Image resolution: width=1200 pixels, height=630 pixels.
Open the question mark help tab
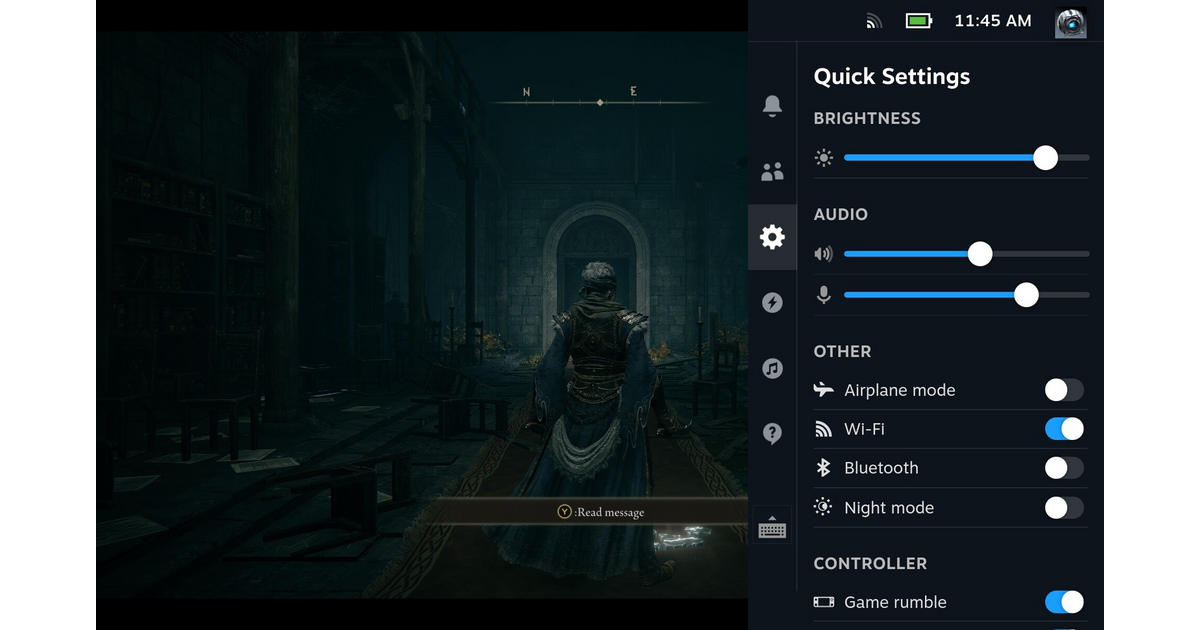772,433
